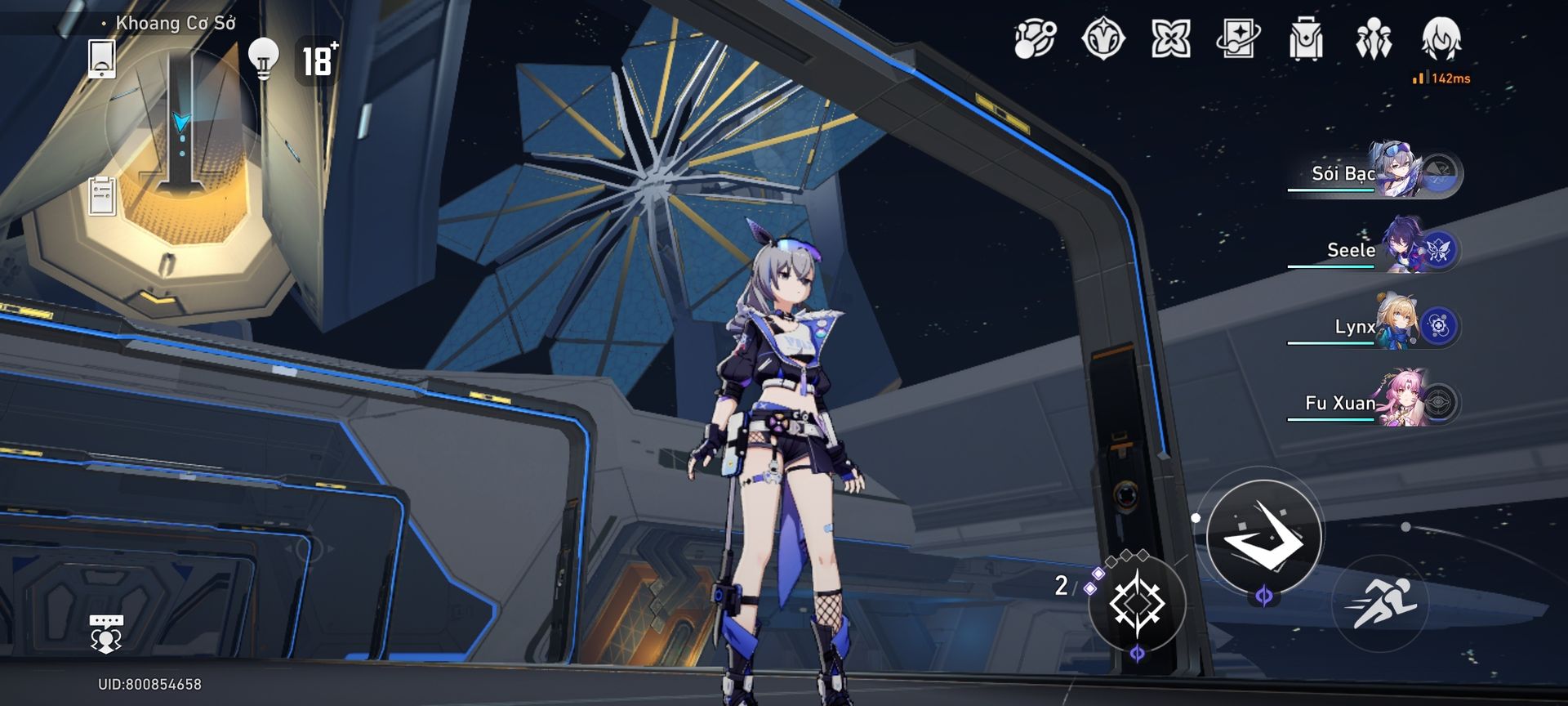The image size is (1568, 706).
Task: Open the four-petal knot icon
Action: (1170, 39)
